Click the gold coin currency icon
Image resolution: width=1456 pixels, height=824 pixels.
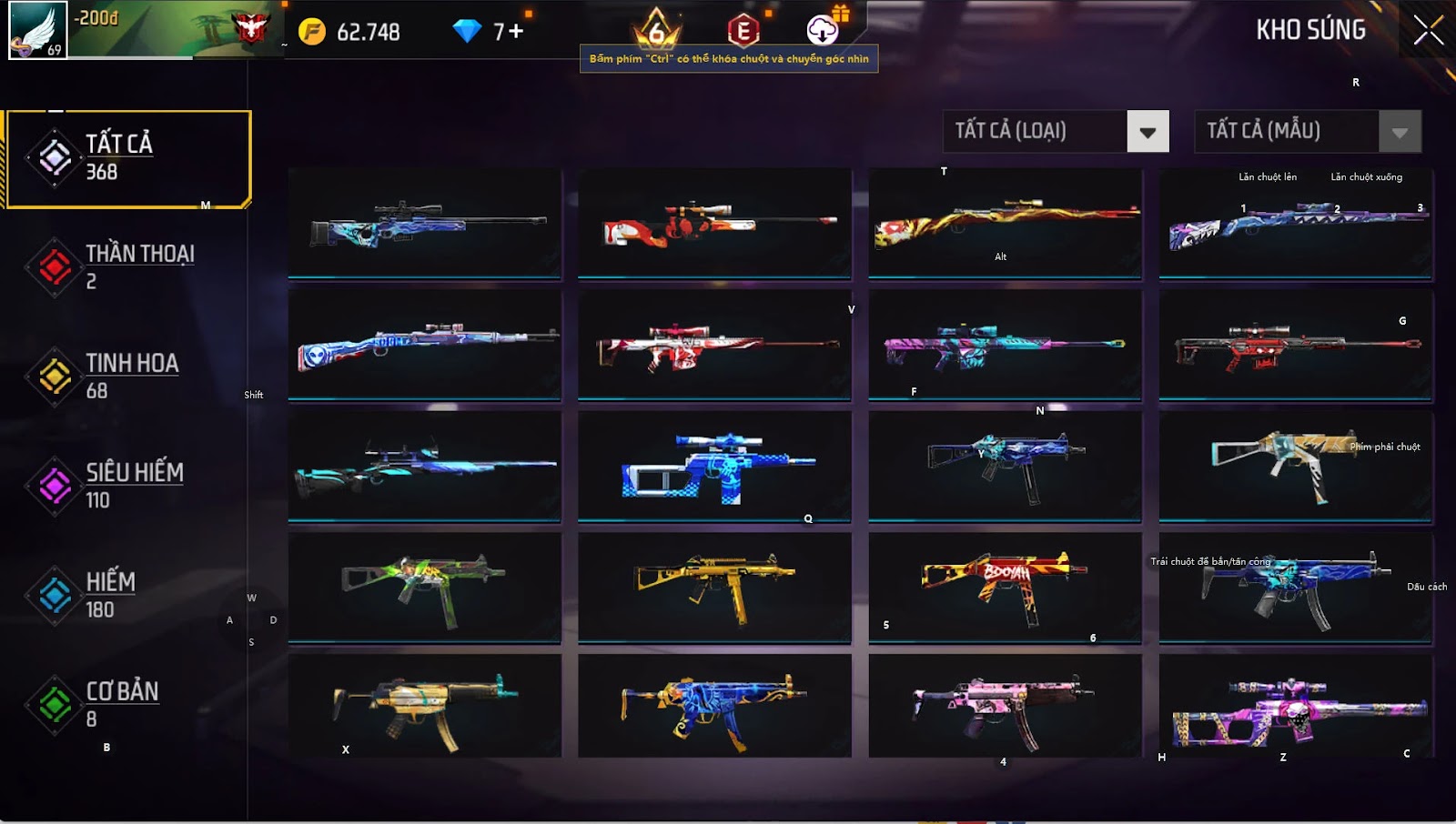(312, 32)
